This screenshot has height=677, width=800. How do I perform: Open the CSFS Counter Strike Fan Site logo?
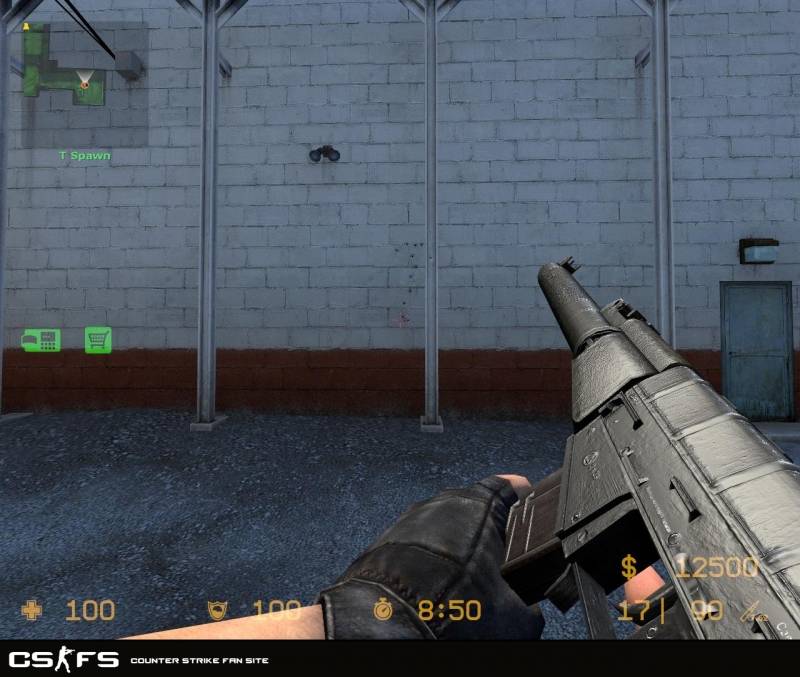pos(64,660)
